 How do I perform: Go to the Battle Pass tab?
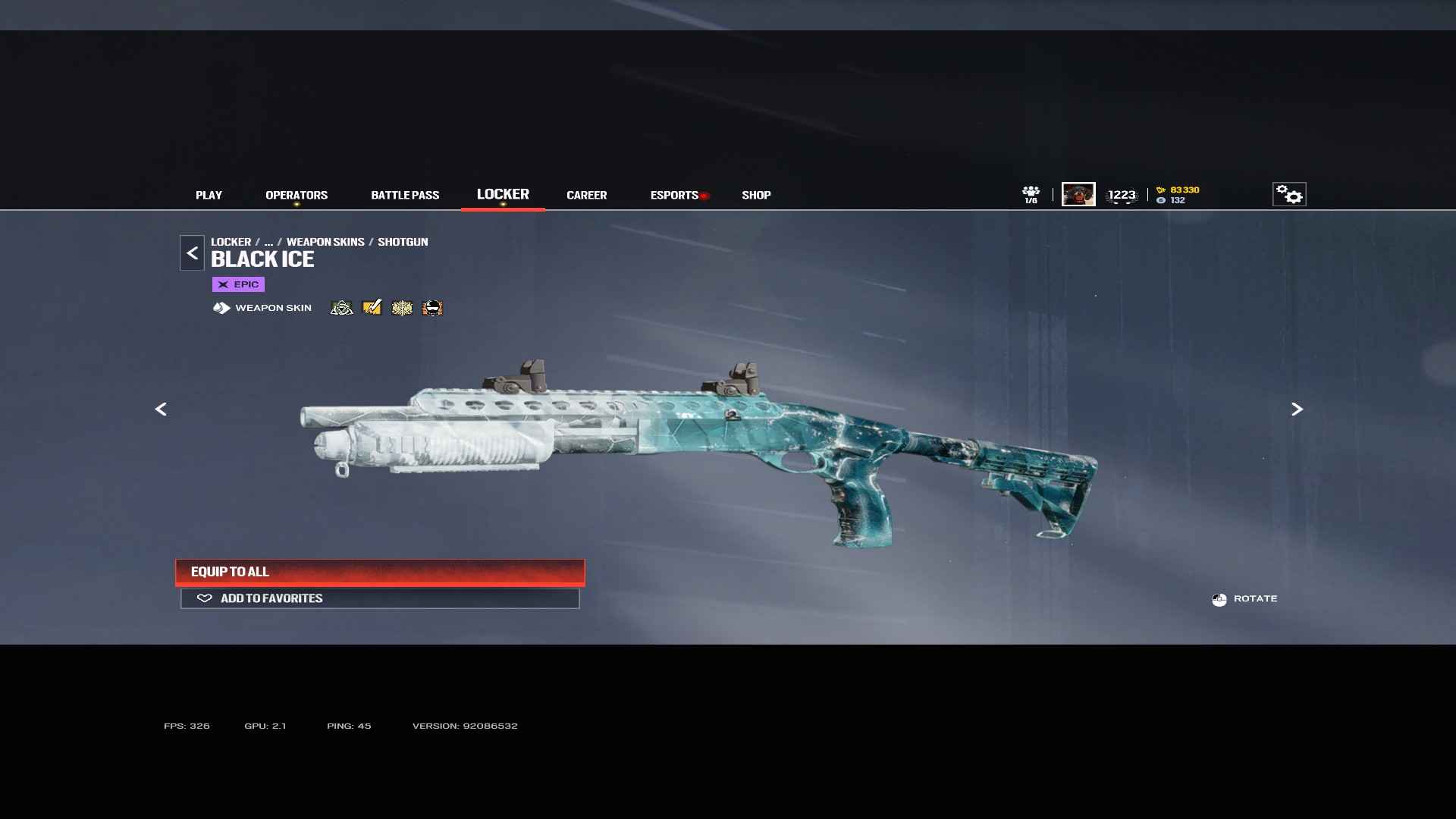(x=405, y=195)
